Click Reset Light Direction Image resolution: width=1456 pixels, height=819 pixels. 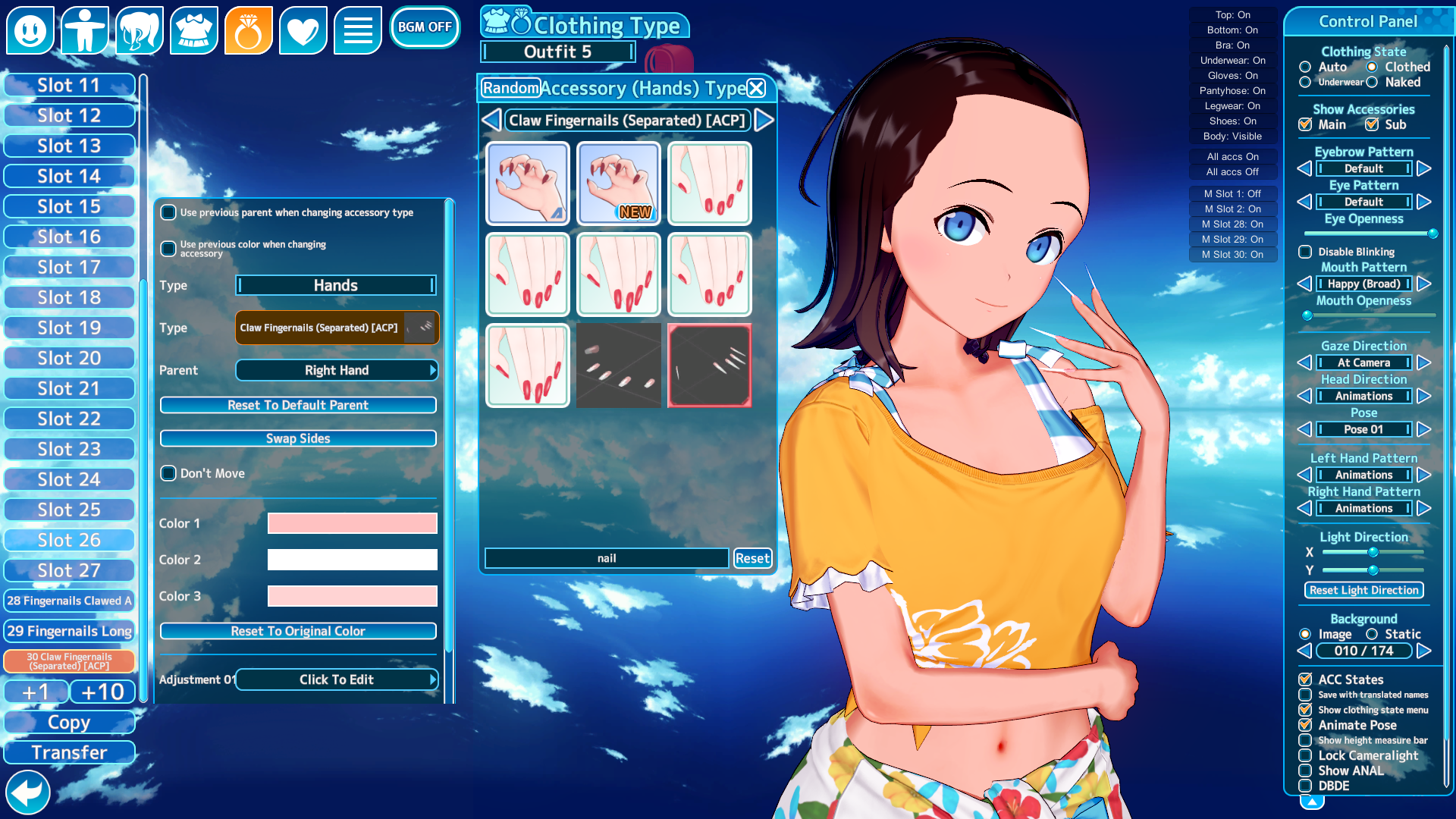pos(1363,590)
